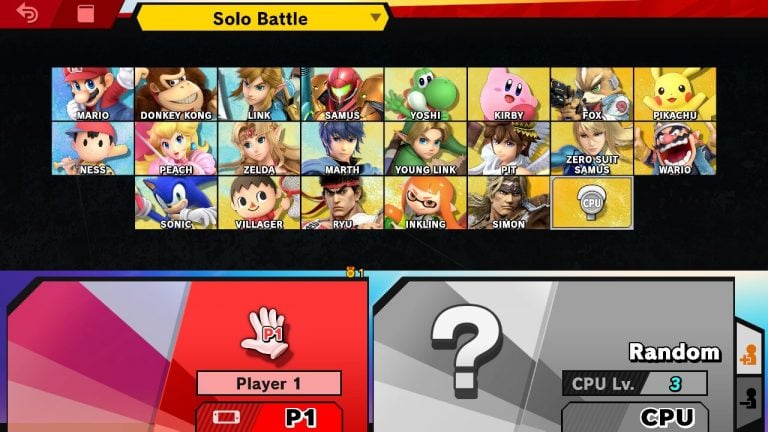
Task: Select Donkey Kong as your fighter
Action: pyautogui.click(x=175, y=94)
